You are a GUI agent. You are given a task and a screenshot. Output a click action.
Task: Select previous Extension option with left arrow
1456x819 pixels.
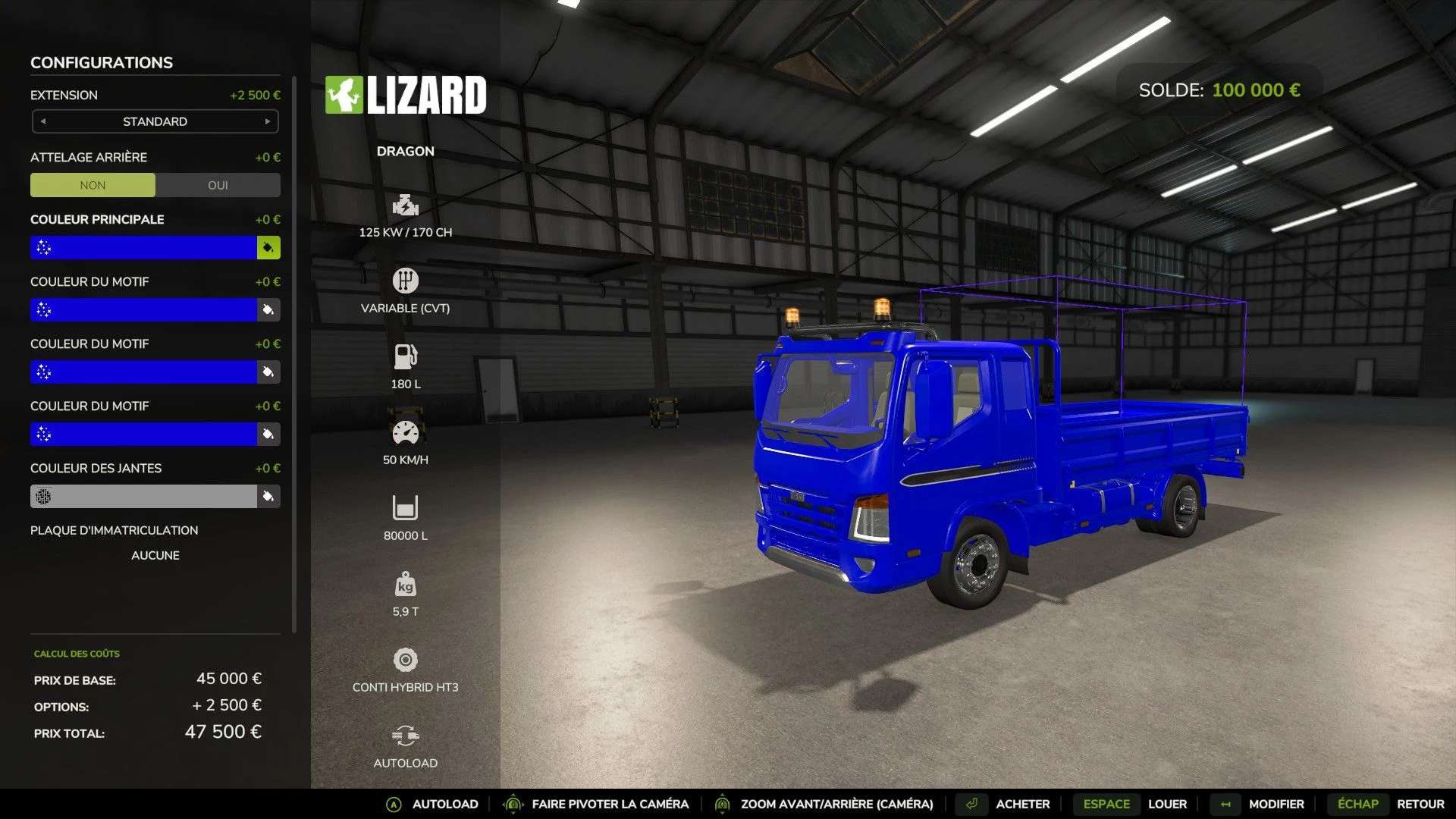pyautogui.click(x=43, y=121)
